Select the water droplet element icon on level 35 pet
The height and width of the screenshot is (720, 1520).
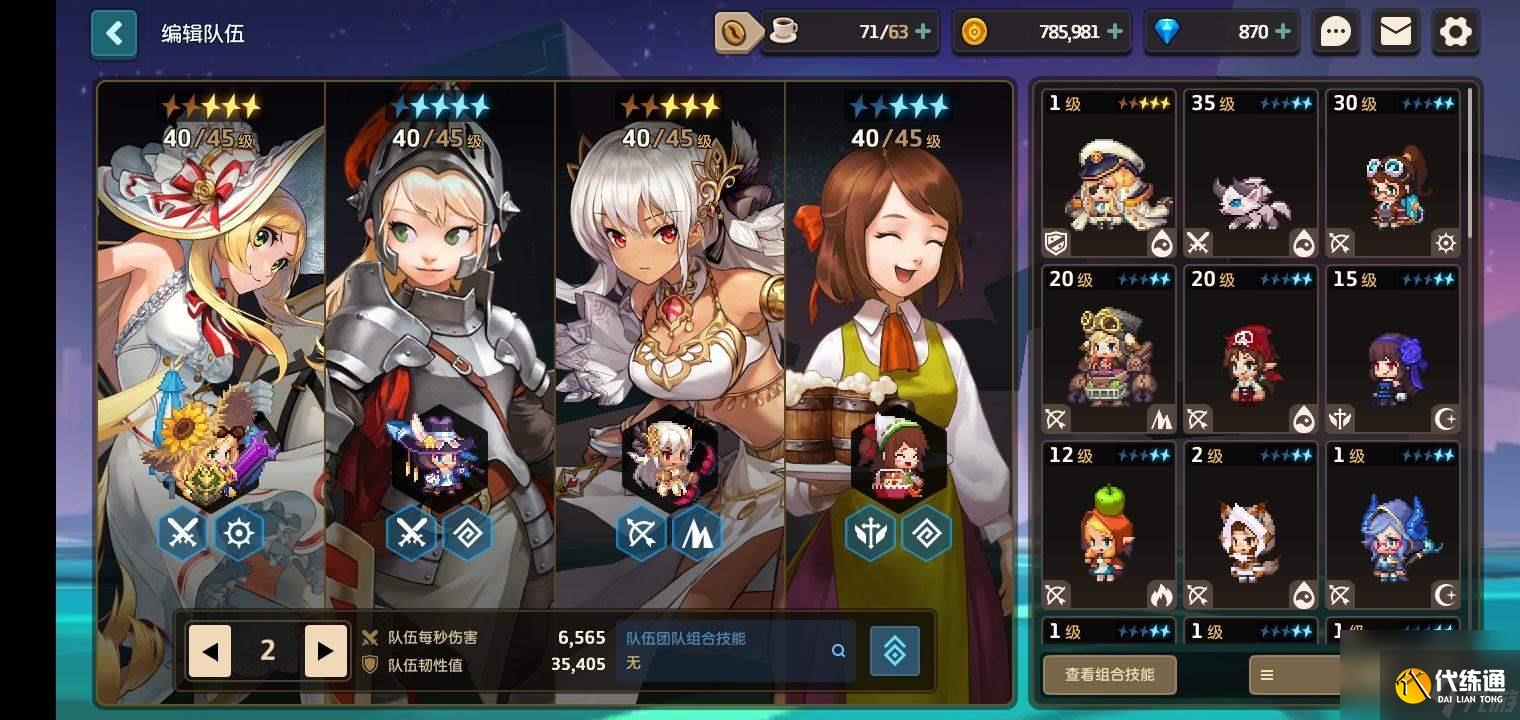(1303, 243)
